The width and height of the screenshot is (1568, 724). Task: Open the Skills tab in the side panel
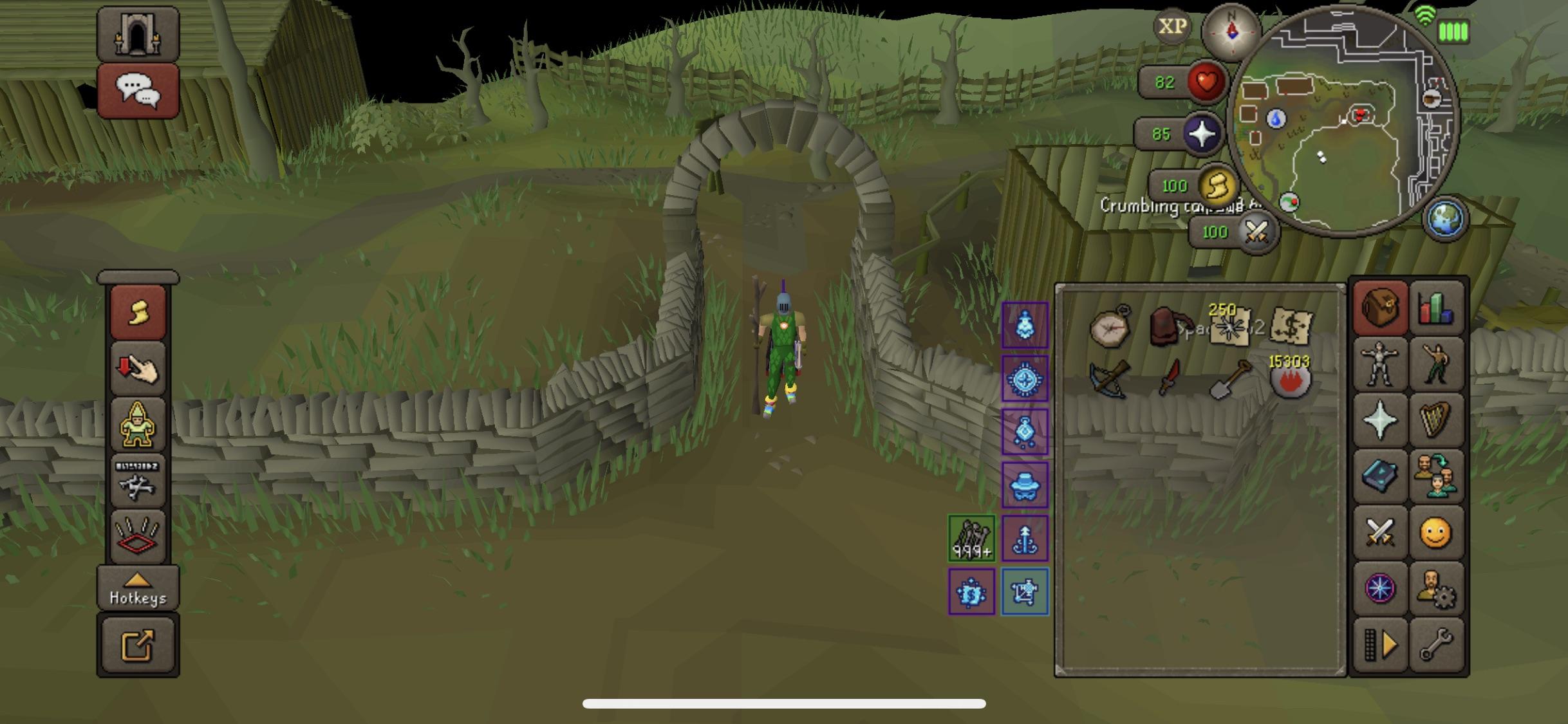pyautogui.click(x=1438, y=310)
